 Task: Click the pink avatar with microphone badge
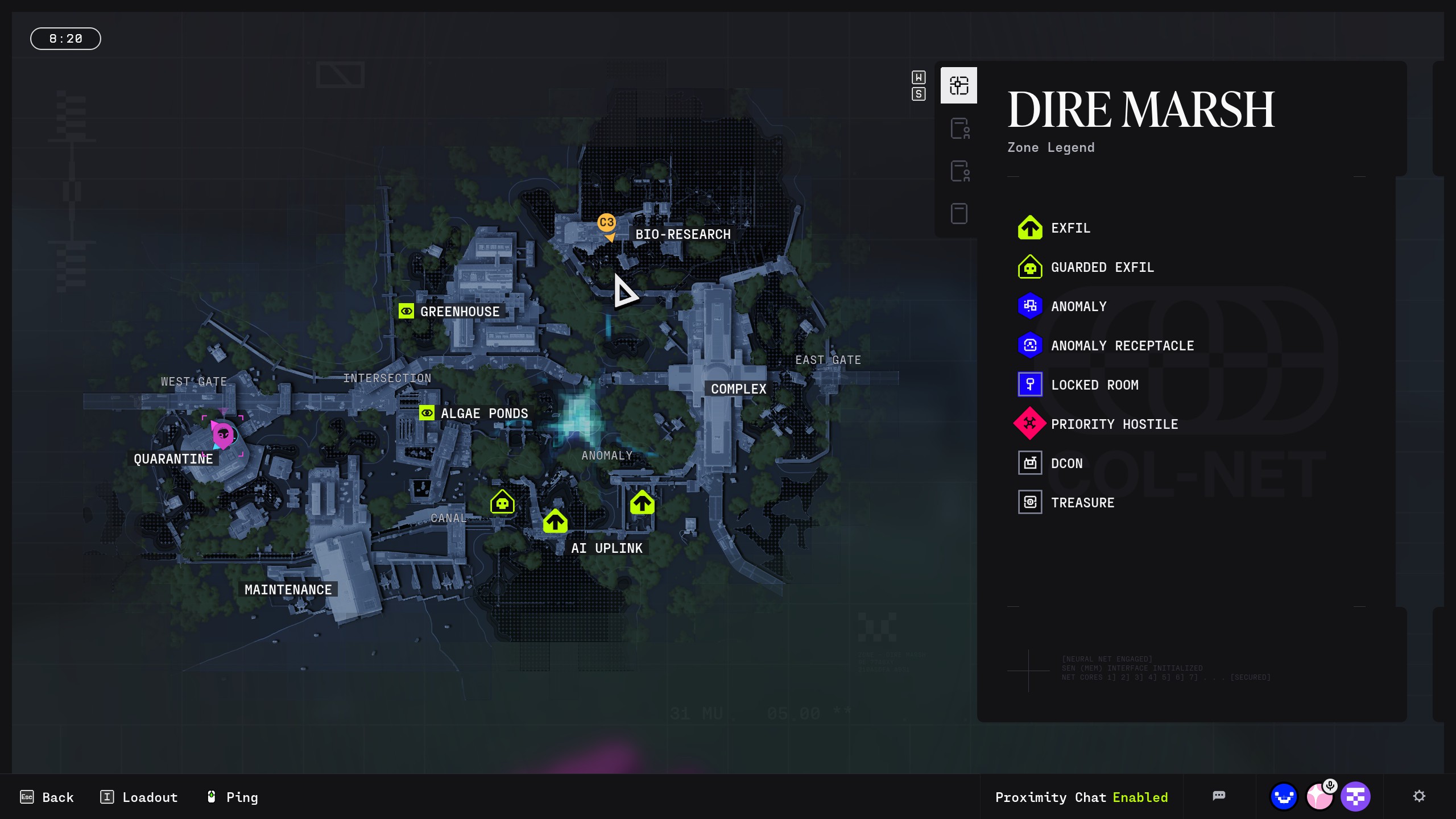coord(1319,797)
